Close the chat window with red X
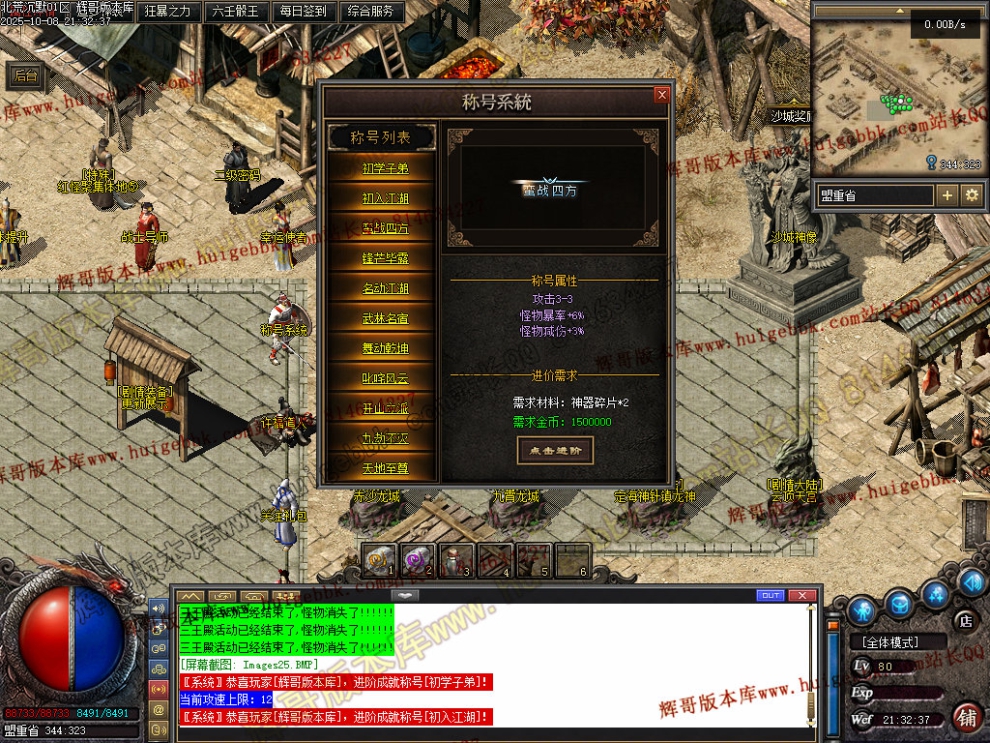The height and width of the screenshot is (743, 990). [801, 595]
